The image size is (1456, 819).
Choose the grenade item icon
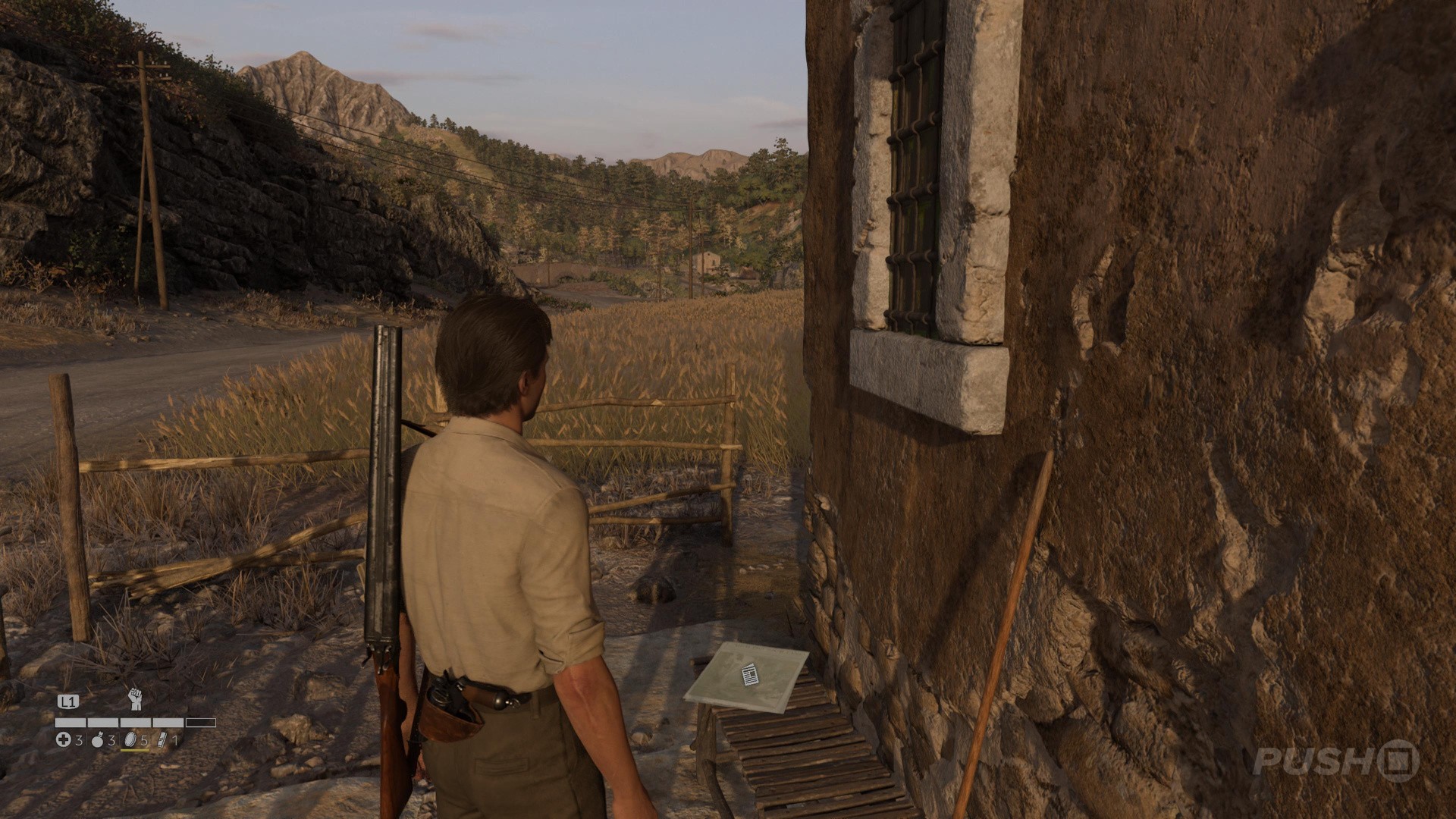[98, 739]
